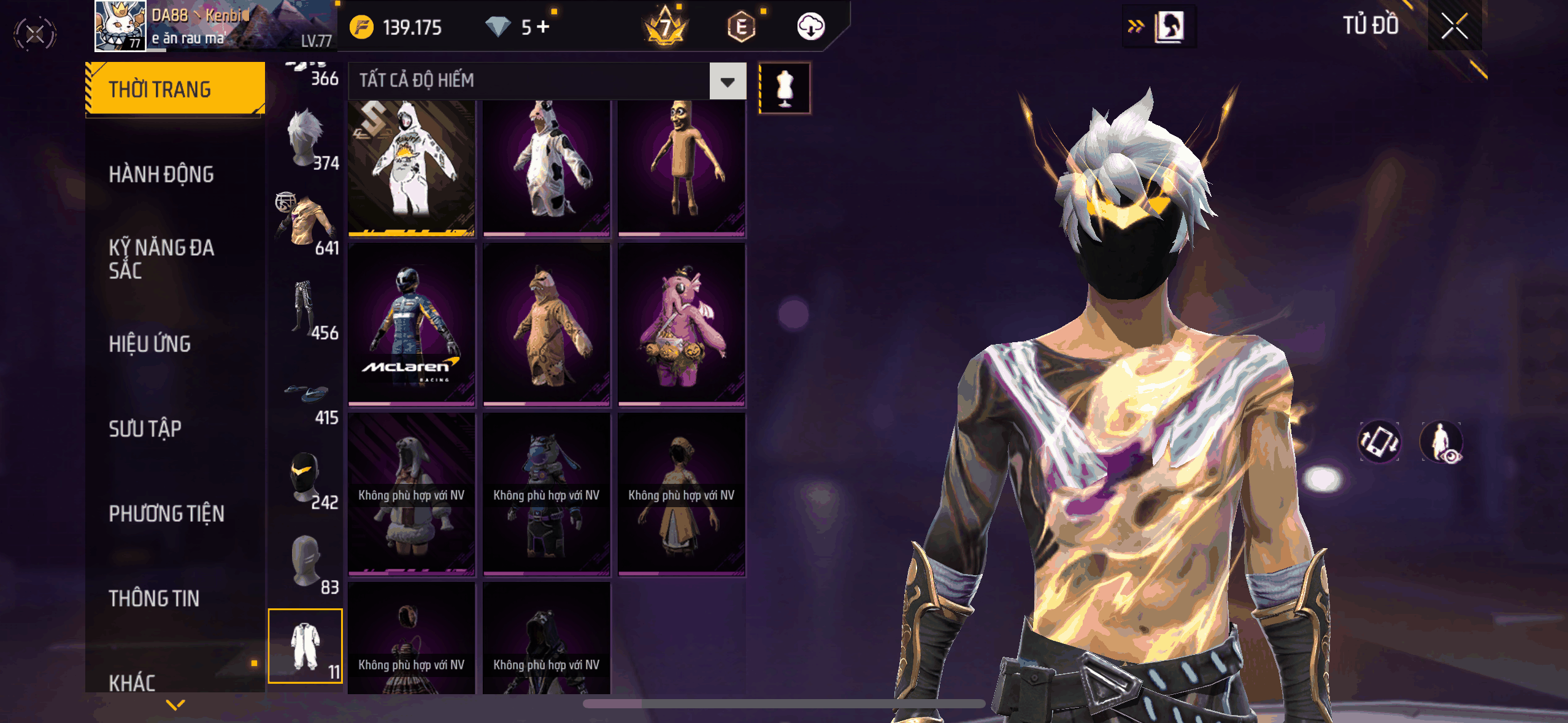Image resolution: width=1568 pixels, height=723 pixels.
Task: Open the rarity filter dropdown
Action: [x=728, y=81]
